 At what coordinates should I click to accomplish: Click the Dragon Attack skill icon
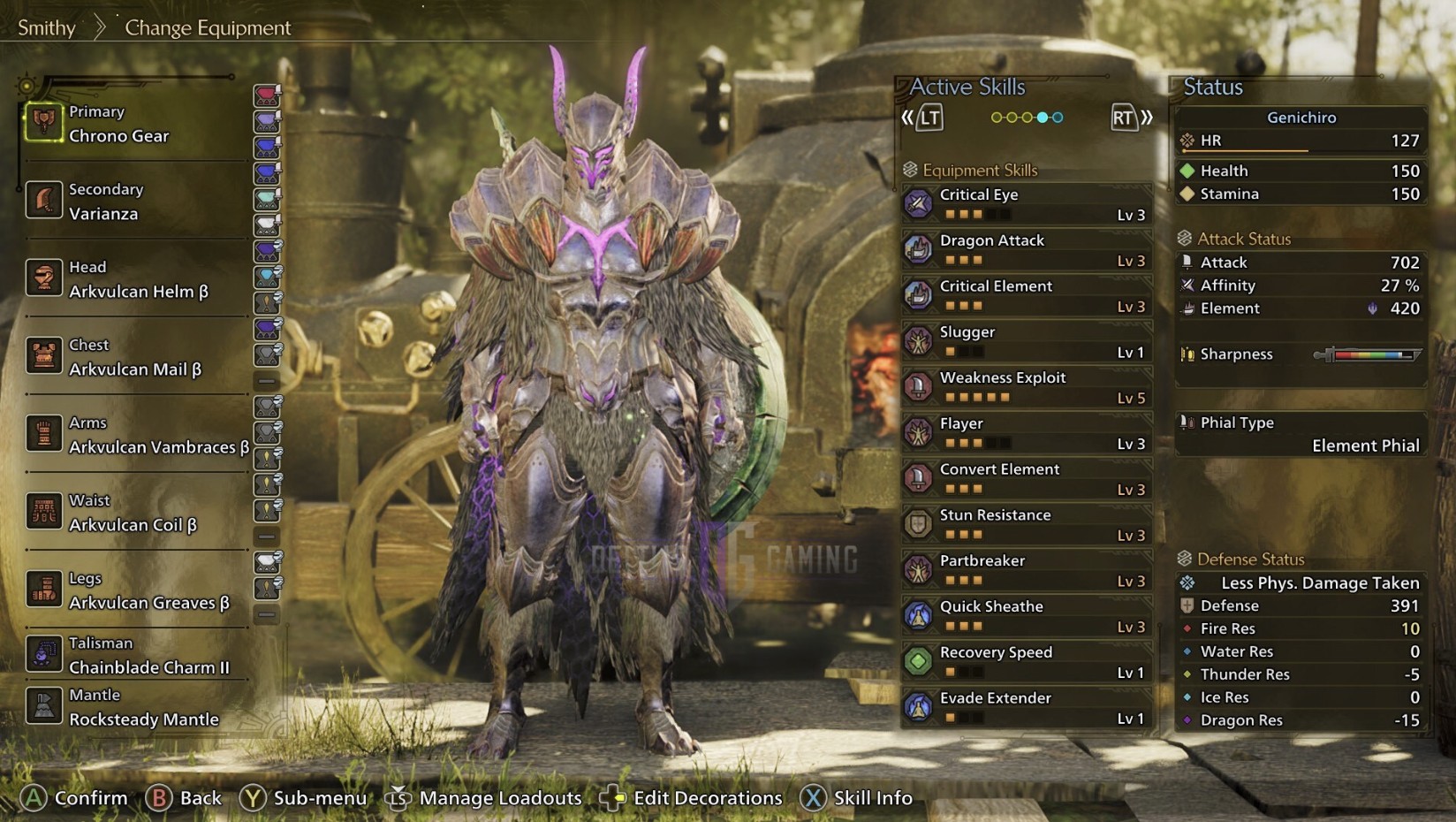point(920,248)
